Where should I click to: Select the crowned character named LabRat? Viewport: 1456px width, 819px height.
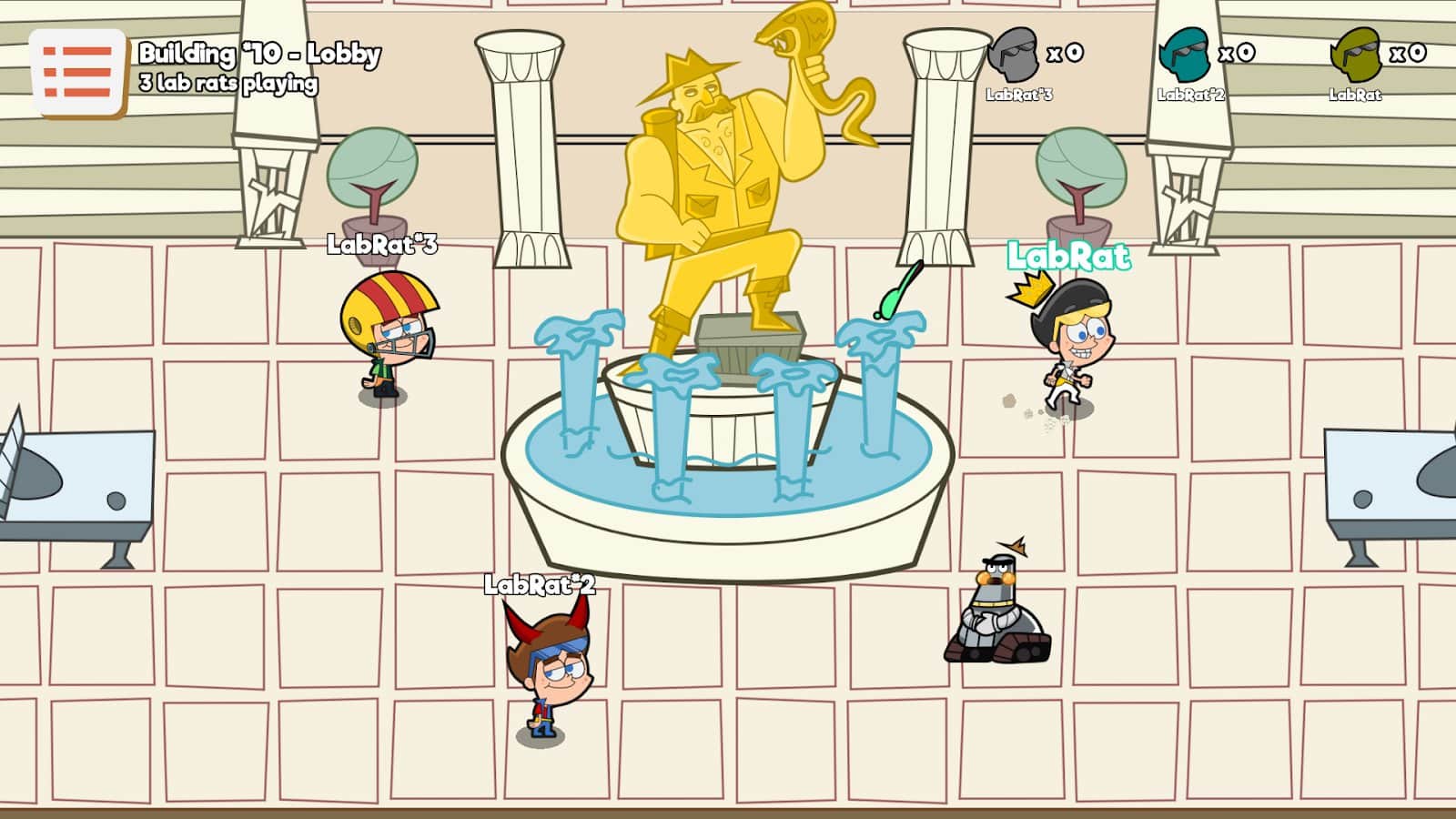click(1074, 346)
